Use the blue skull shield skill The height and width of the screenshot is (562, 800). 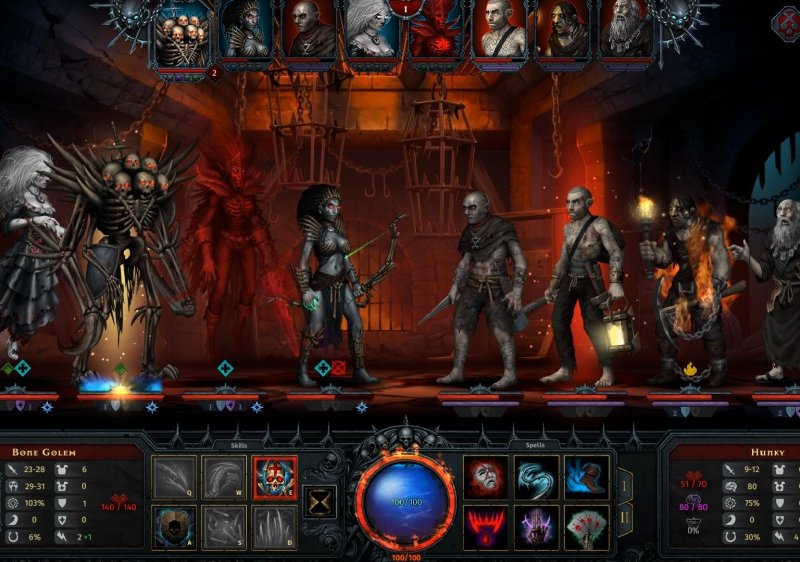point(174,526)
